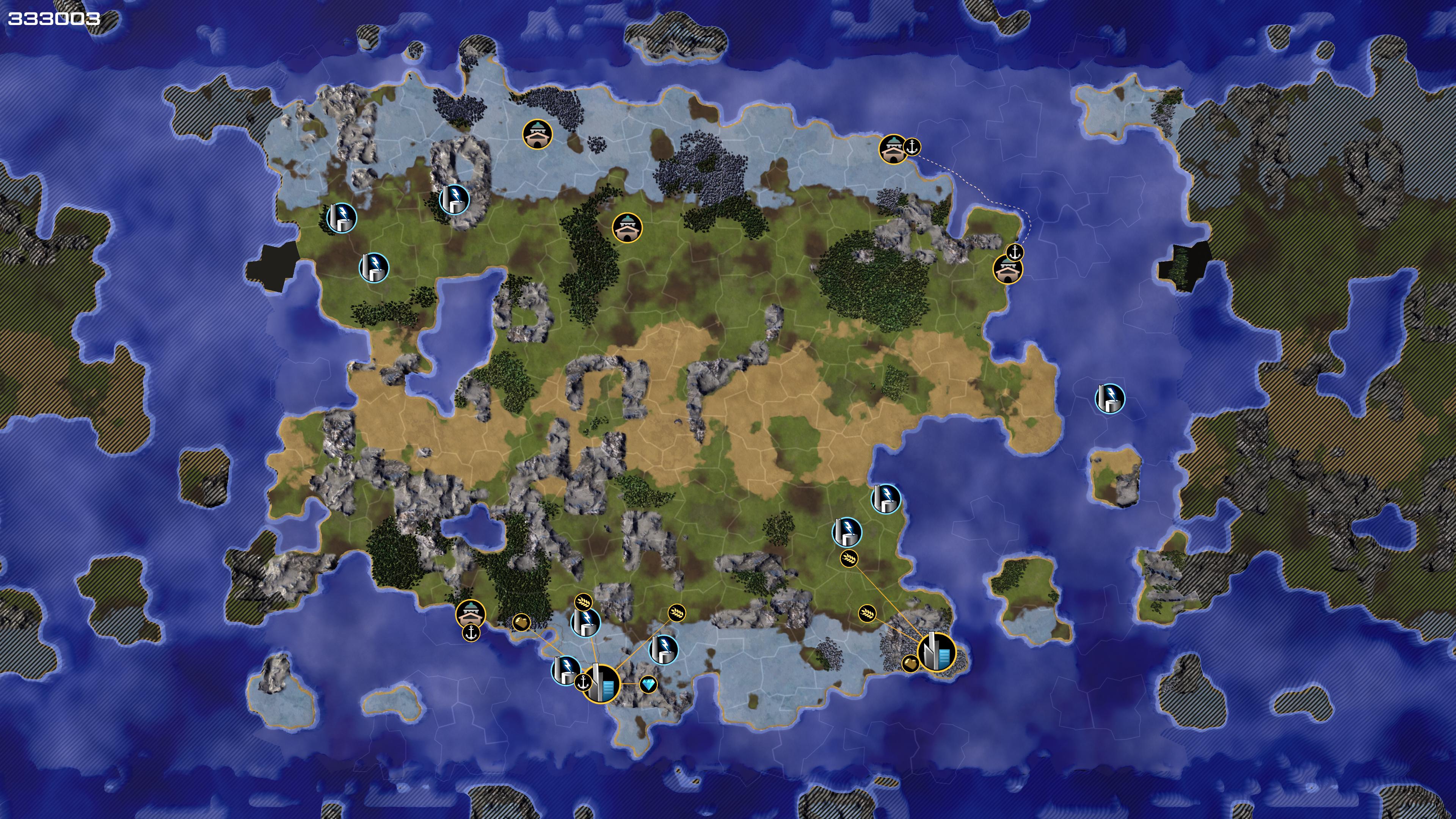
Task: Select the outpost marker with anchor beneath it
Action: pyautogui.click(x=470, y=613)
